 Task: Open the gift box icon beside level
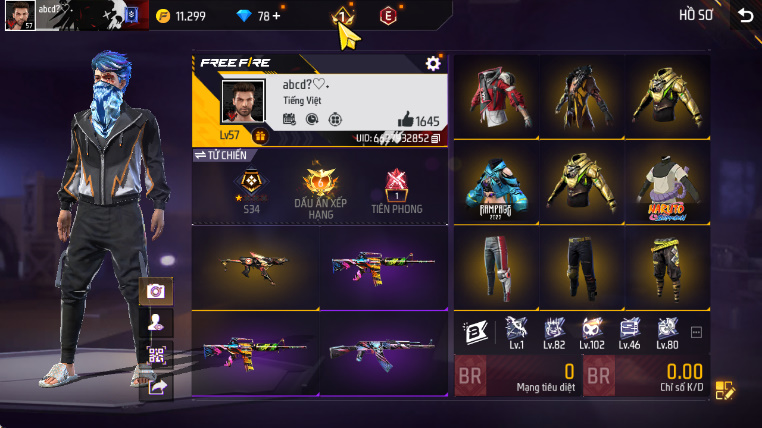pos(260,135)
